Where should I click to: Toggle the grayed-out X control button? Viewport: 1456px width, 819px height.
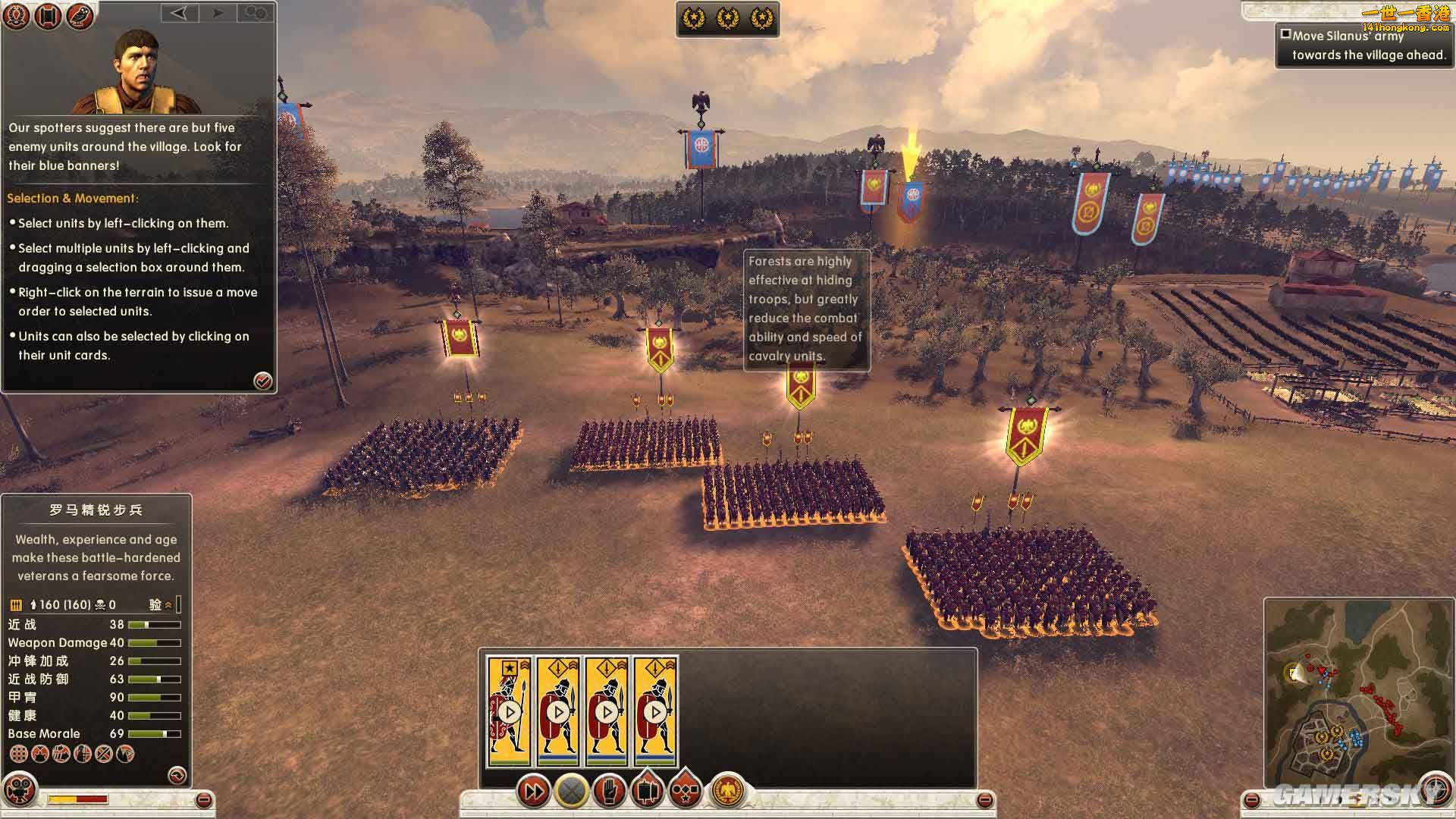(570, 790)
